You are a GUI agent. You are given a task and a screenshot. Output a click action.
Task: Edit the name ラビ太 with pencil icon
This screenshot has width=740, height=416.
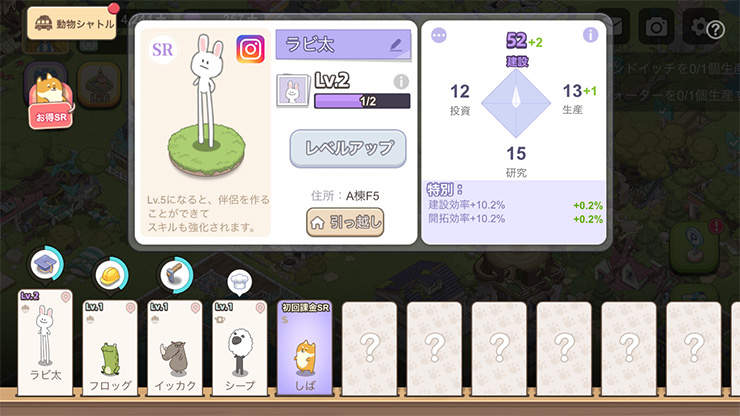click(396, 45)
